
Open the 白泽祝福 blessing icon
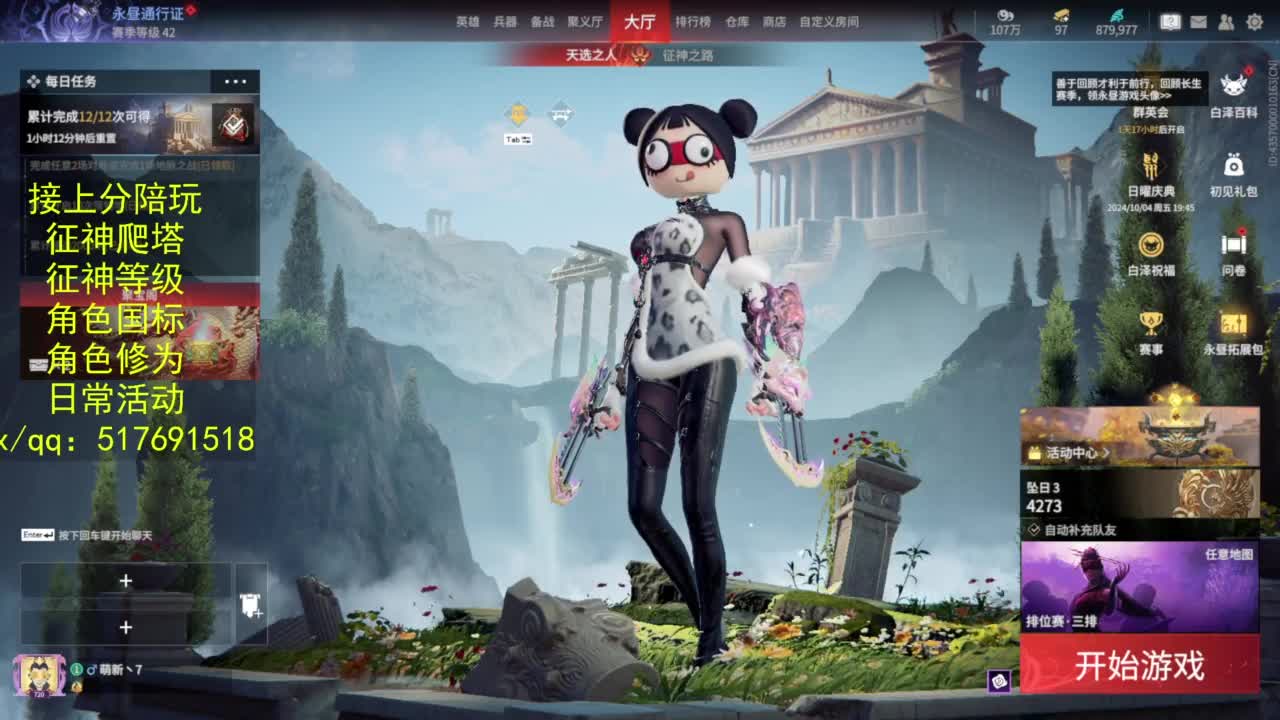[1151, 245]
